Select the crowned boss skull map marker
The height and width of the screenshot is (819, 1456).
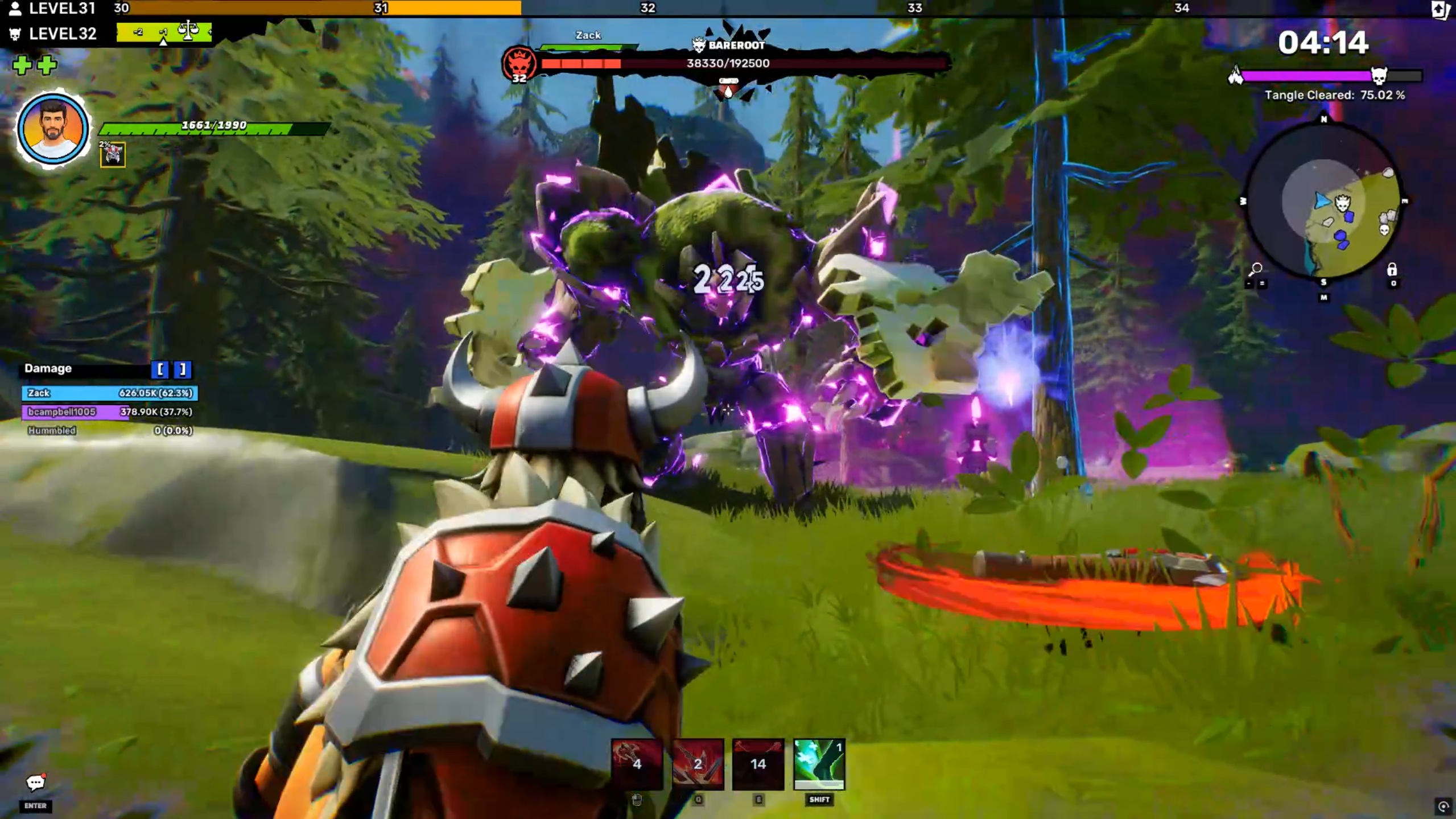[x=1343, y=202]
